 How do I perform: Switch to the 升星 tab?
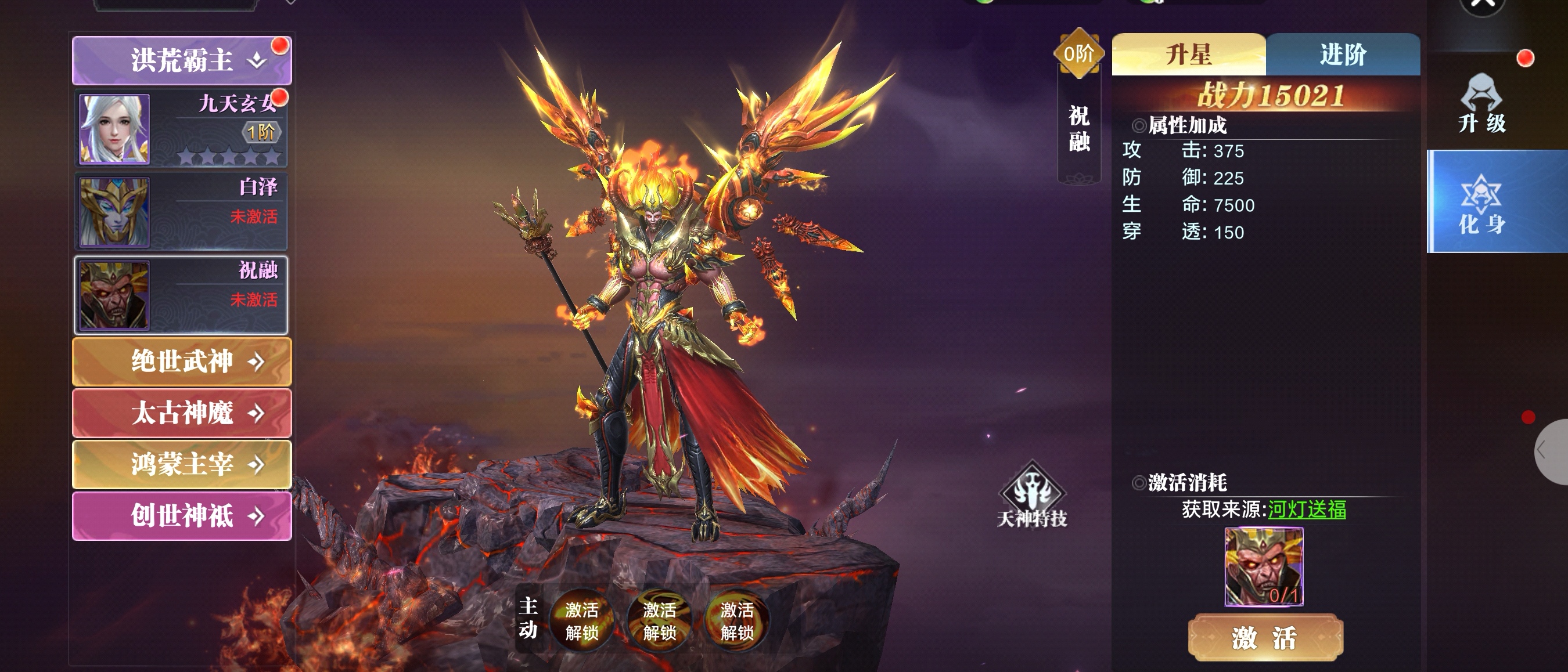[1188, 55]
